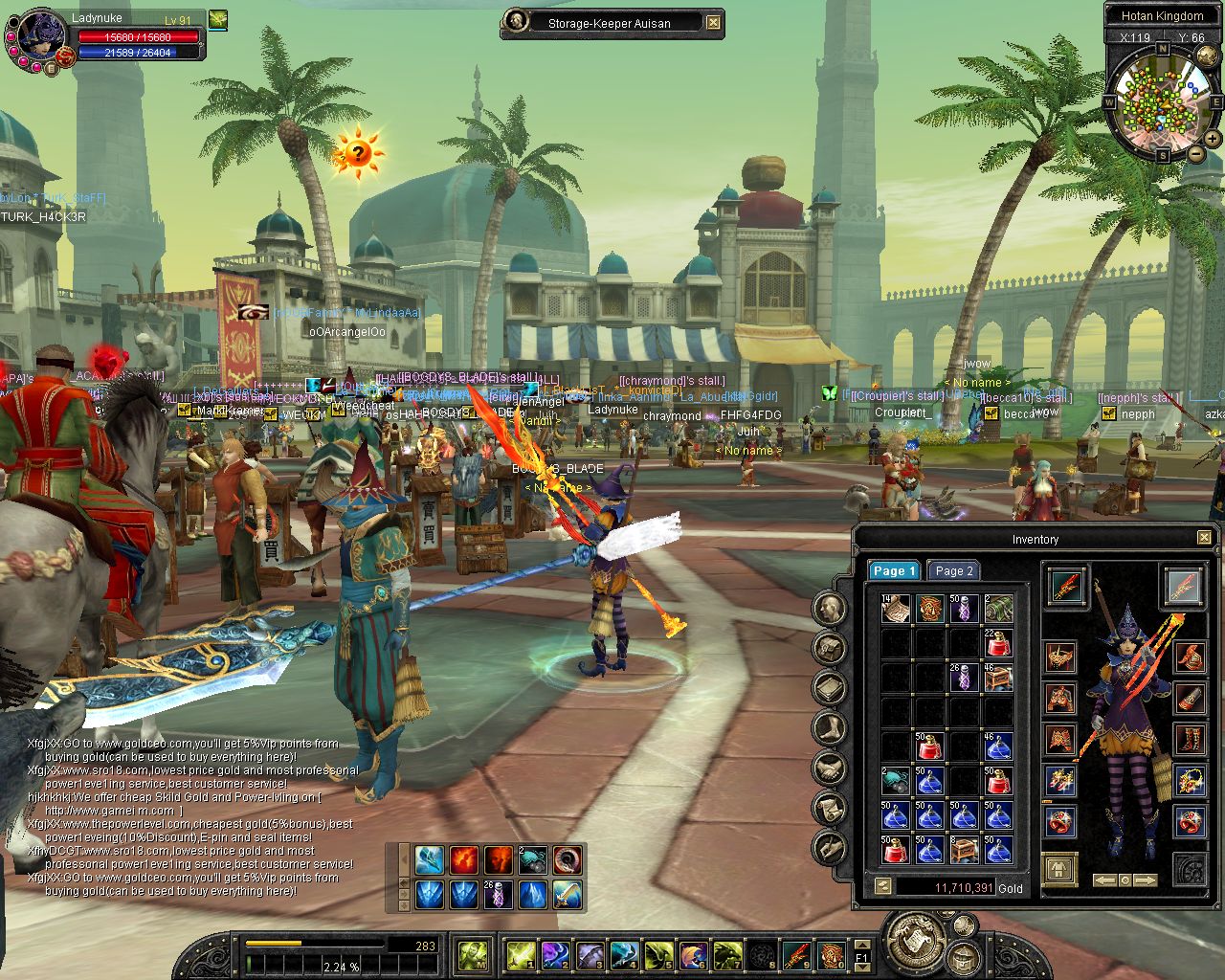This screenshot has height=980, width=1225.
Task: Close the Storage-Keeper Auisan target bar
Action: (714, 22)
